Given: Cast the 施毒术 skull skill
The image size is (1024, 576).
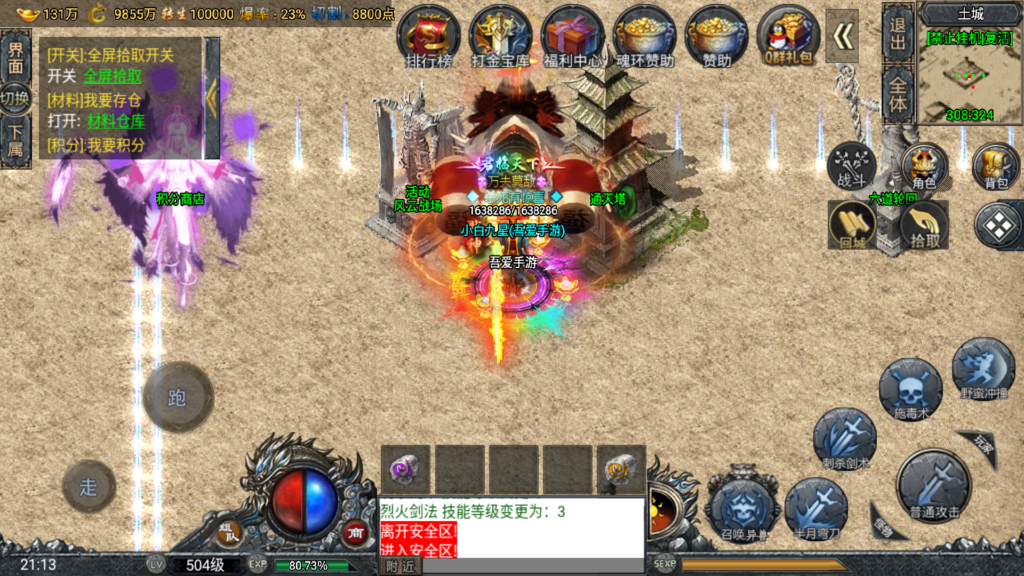Looking at the screenshot, I should 910,390.
